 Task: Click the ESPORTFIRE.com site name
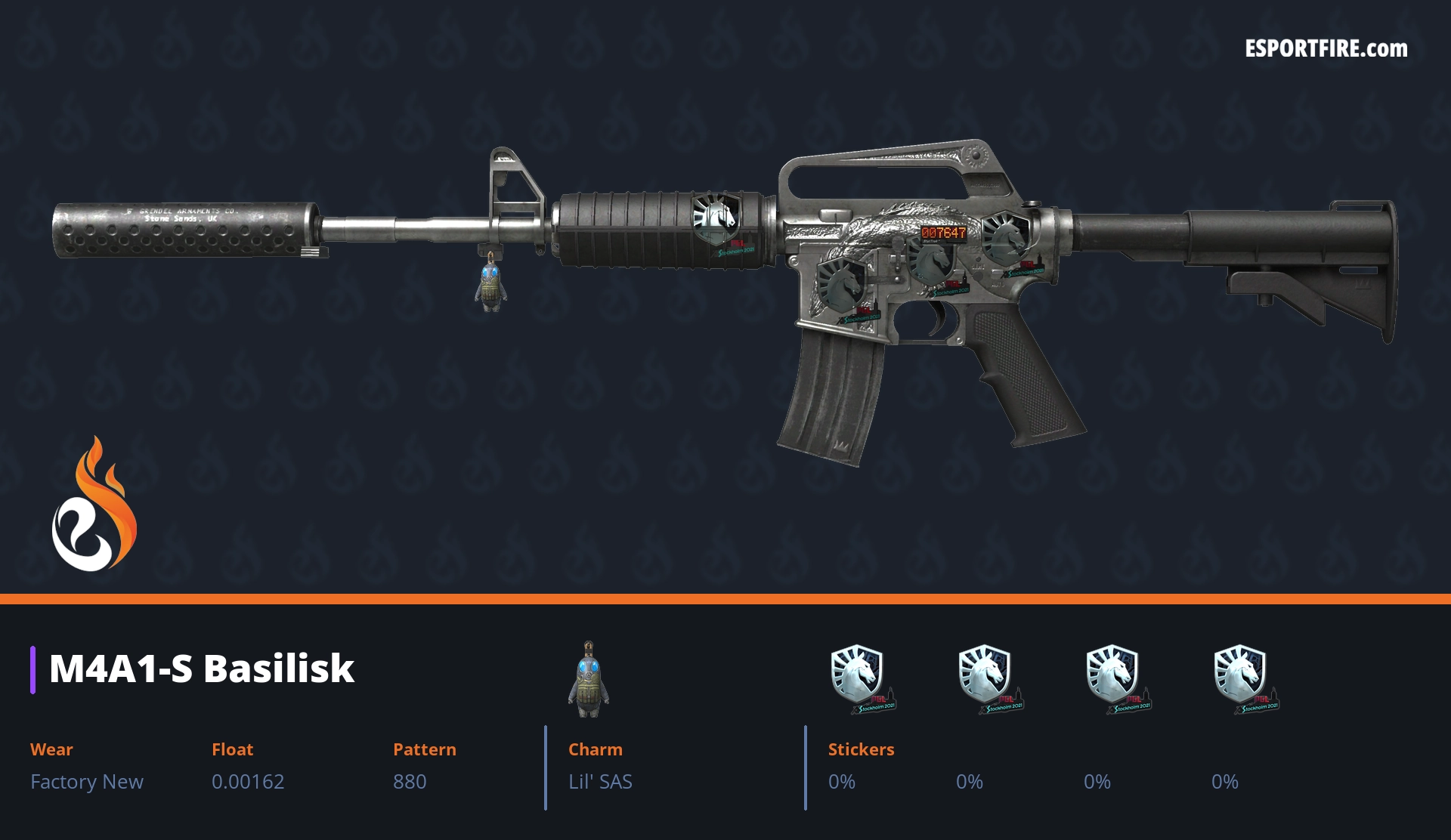click(x=1326, y=49)
